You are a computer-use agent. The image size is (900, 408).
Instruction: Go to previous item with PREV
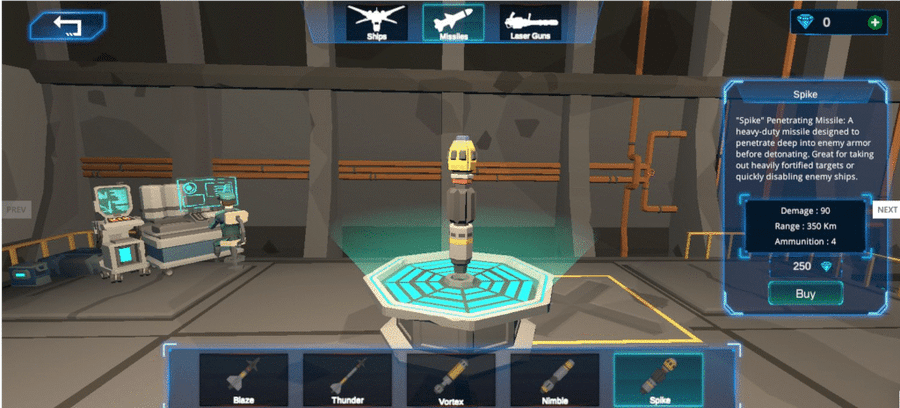click(x=15, y=210)
